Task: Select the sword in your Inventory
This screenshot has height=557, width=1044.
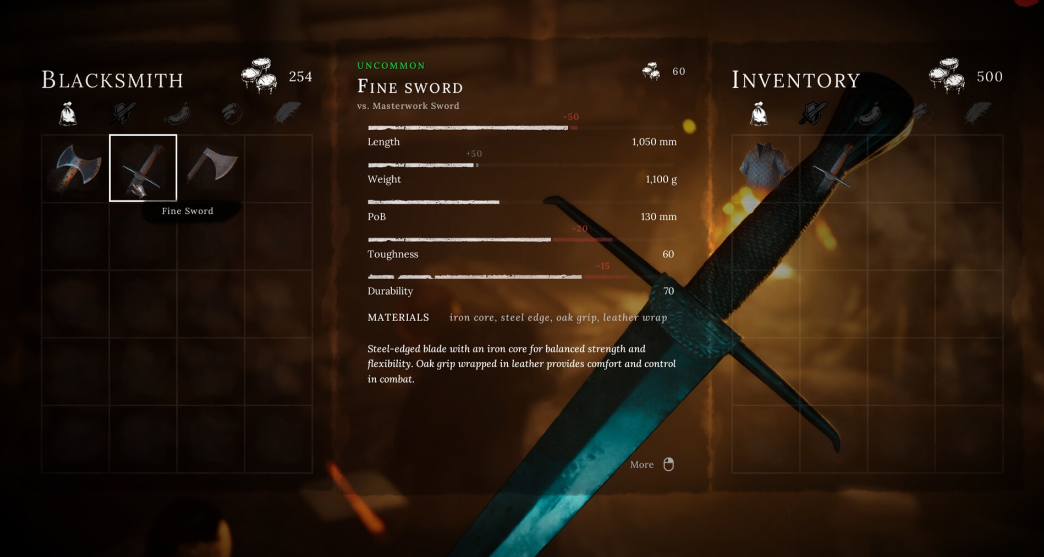Action: point(833,167)
